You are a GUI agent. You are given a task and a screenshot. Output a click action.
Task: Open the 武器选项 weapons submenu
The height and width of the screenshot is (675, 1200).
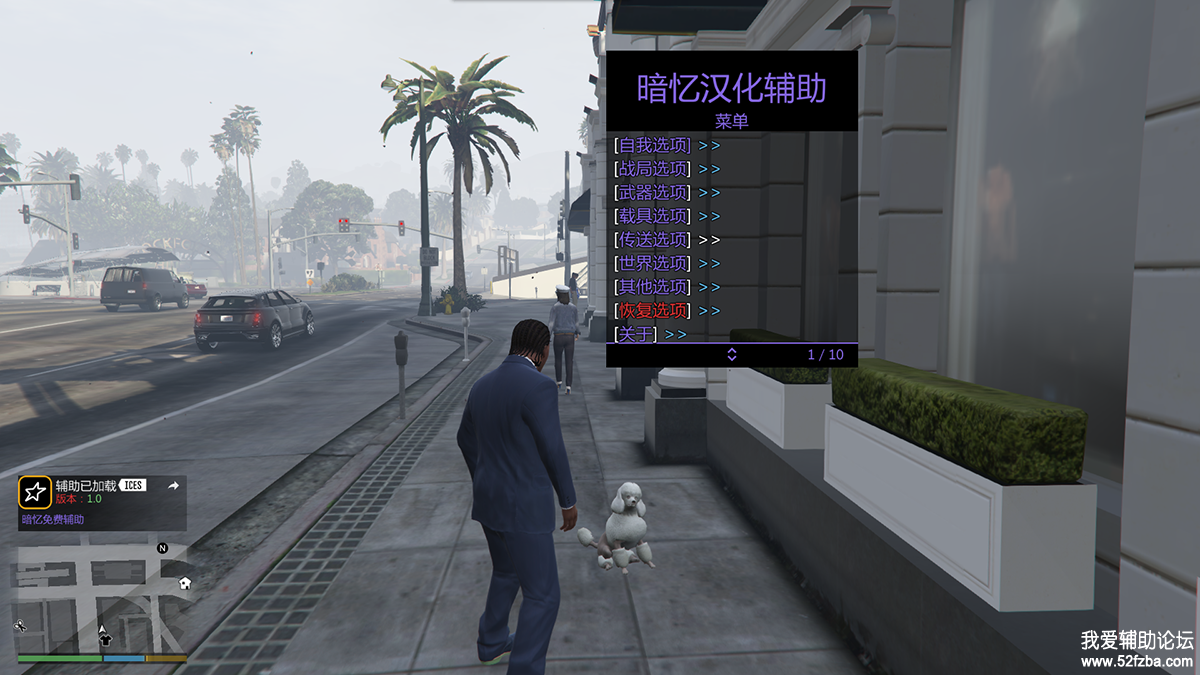653,192
